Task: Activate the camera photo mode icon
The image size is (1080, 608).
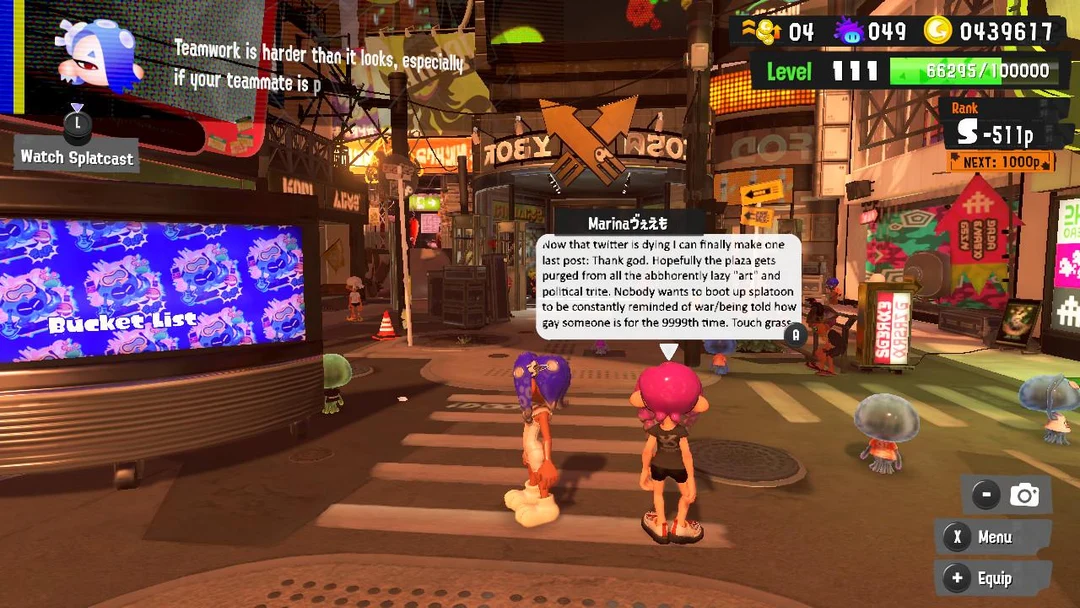Action: 1024,494
